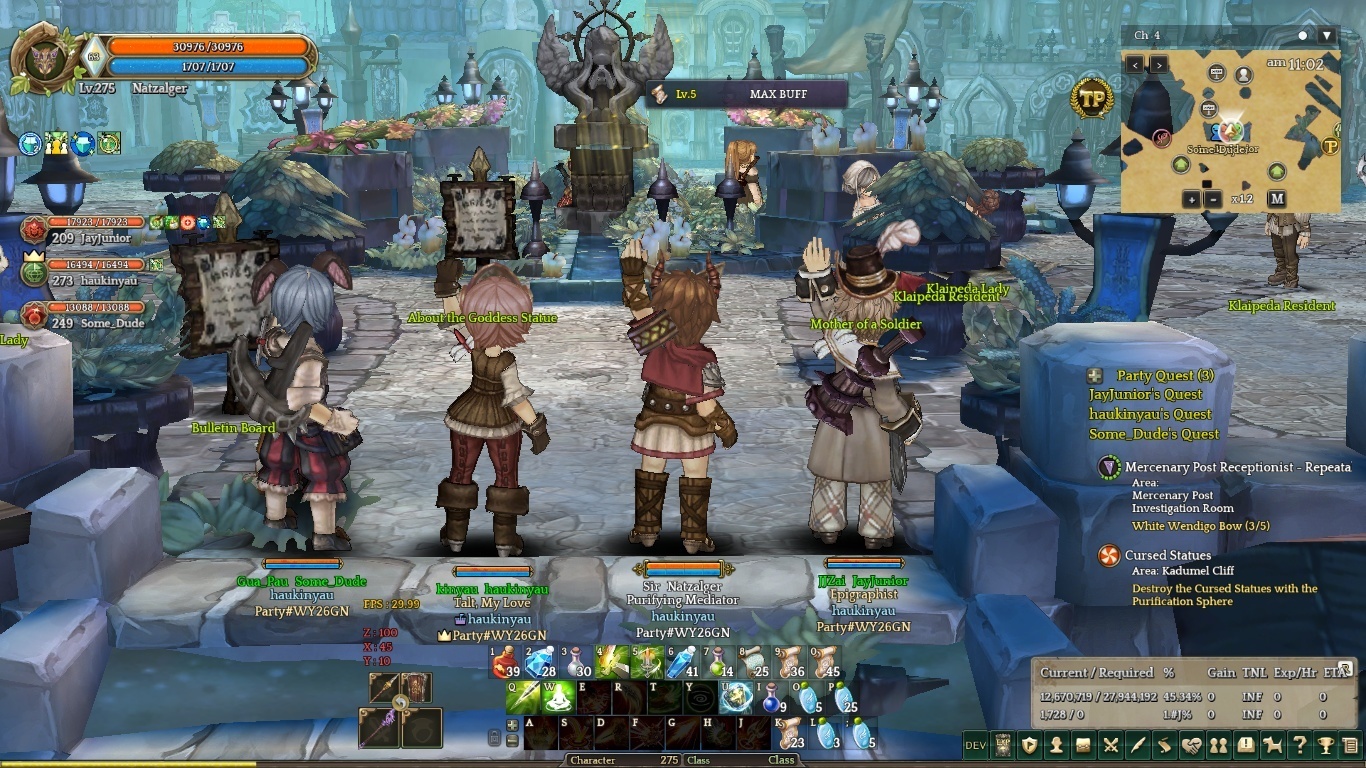The height and width of the screenshot is (768, 1366).
Task: Zoom out the minimap with minus button
Action: (1213, 199)
